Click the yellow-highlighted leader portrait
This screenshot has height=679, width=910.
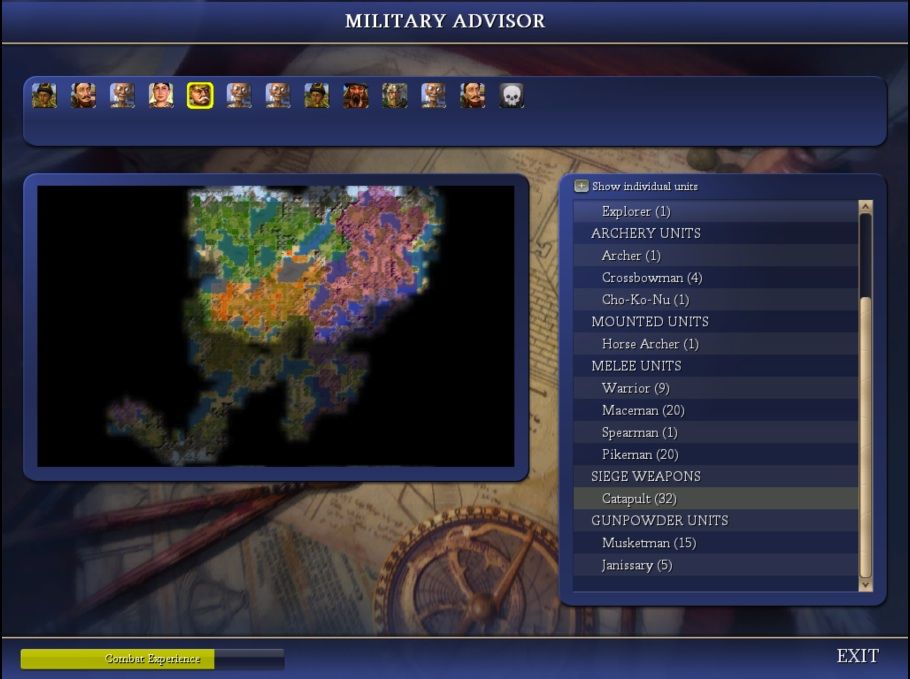[200, 96]
